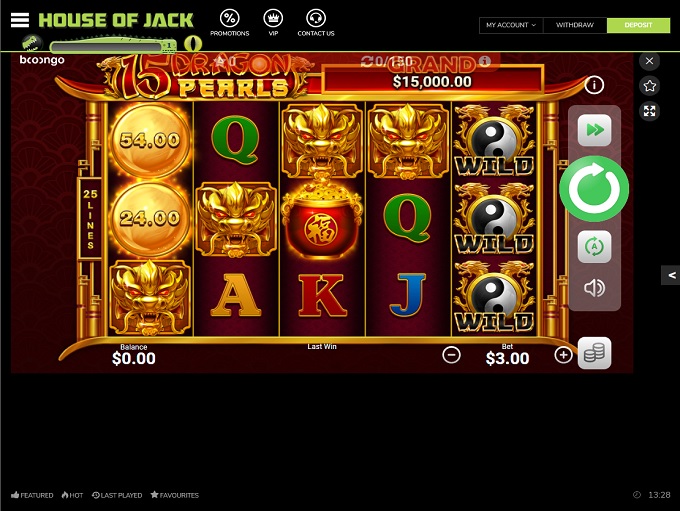Open Contact Us support
The width and height of the screenshot is (680, 511).
pyautogui.click(x=316, y=23)
